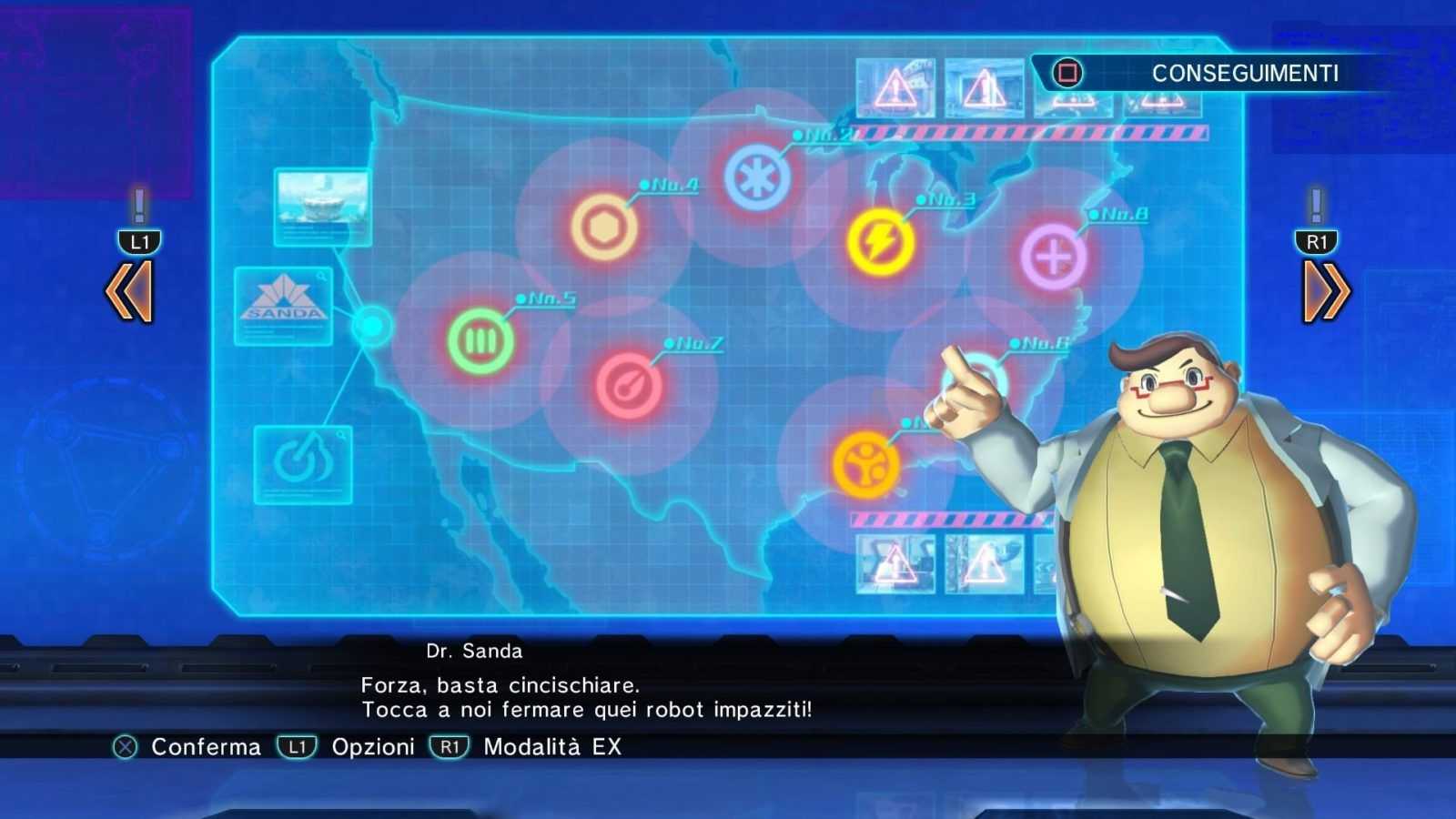Viewport: 1456px width, 819px height.
Task: Open the swirl emblem panel
Action: (x=303, y=464)
